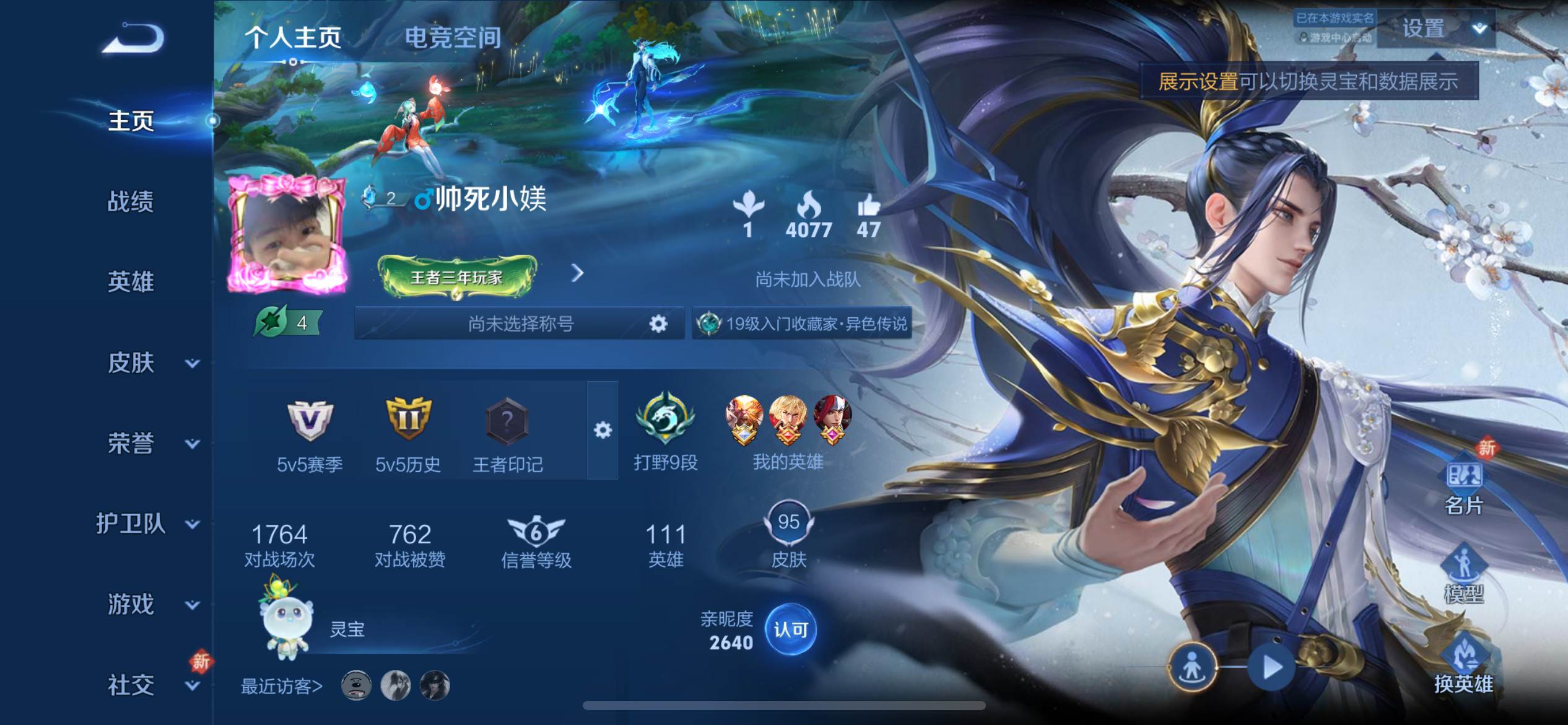Switch display hero with 换英雄
Image resolution: width=1568 pixels, height=725 pixels.
click(1464, 666)
